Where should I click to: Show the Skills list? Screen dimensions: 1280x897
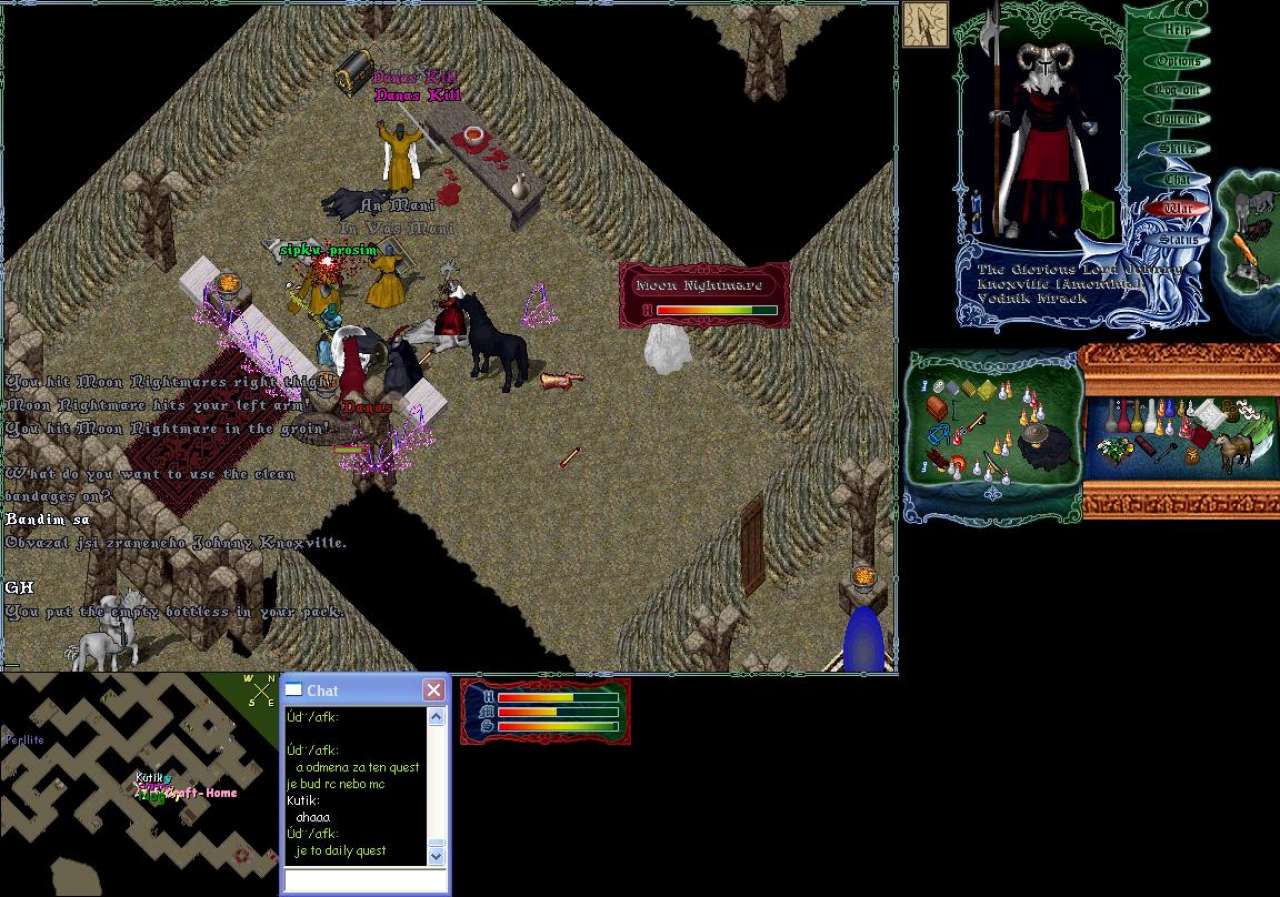click(1178, 149)
